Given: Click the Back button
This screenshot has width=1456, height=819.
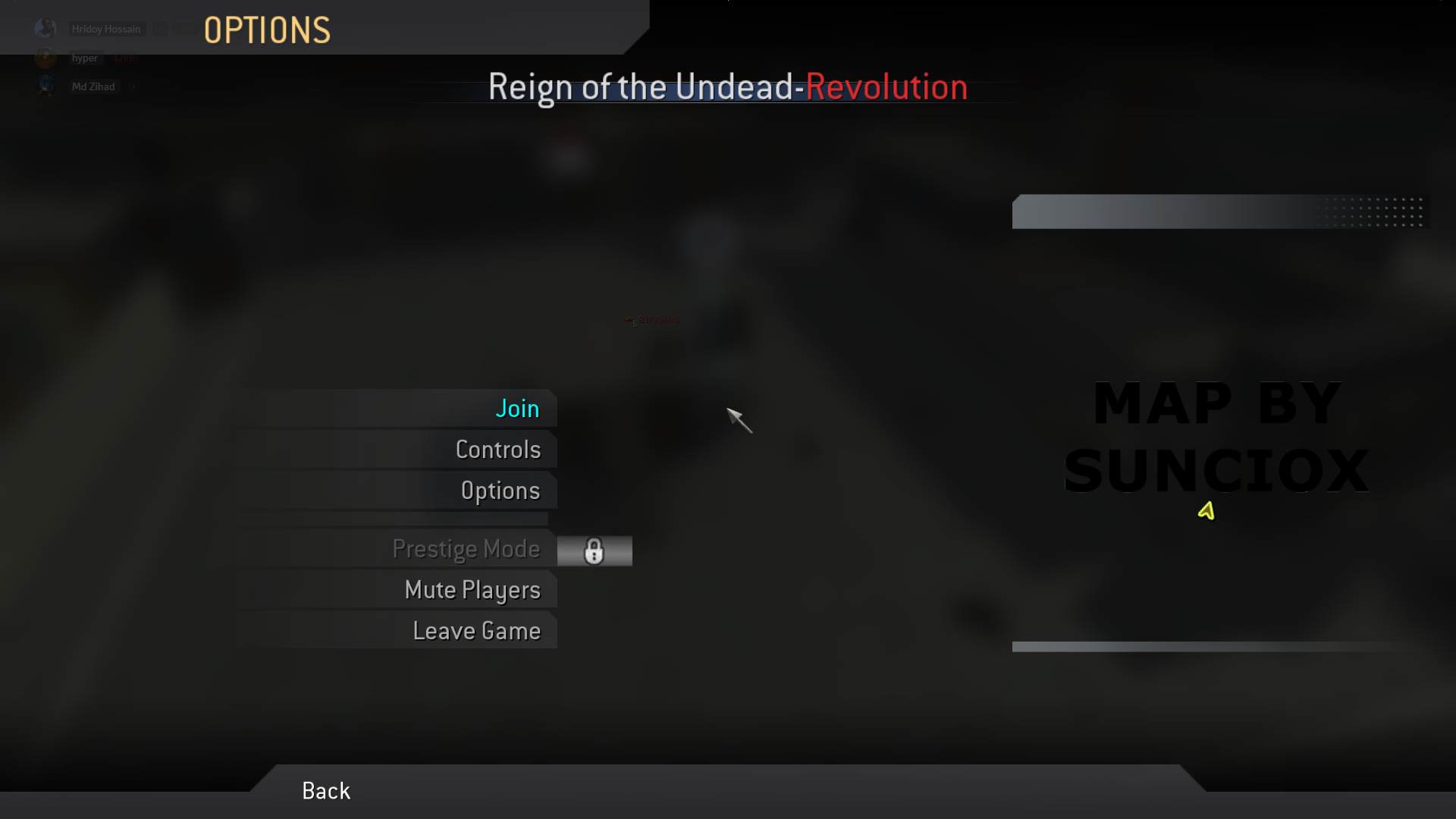Looking at the screenshot, I should [x=325, y=790].
